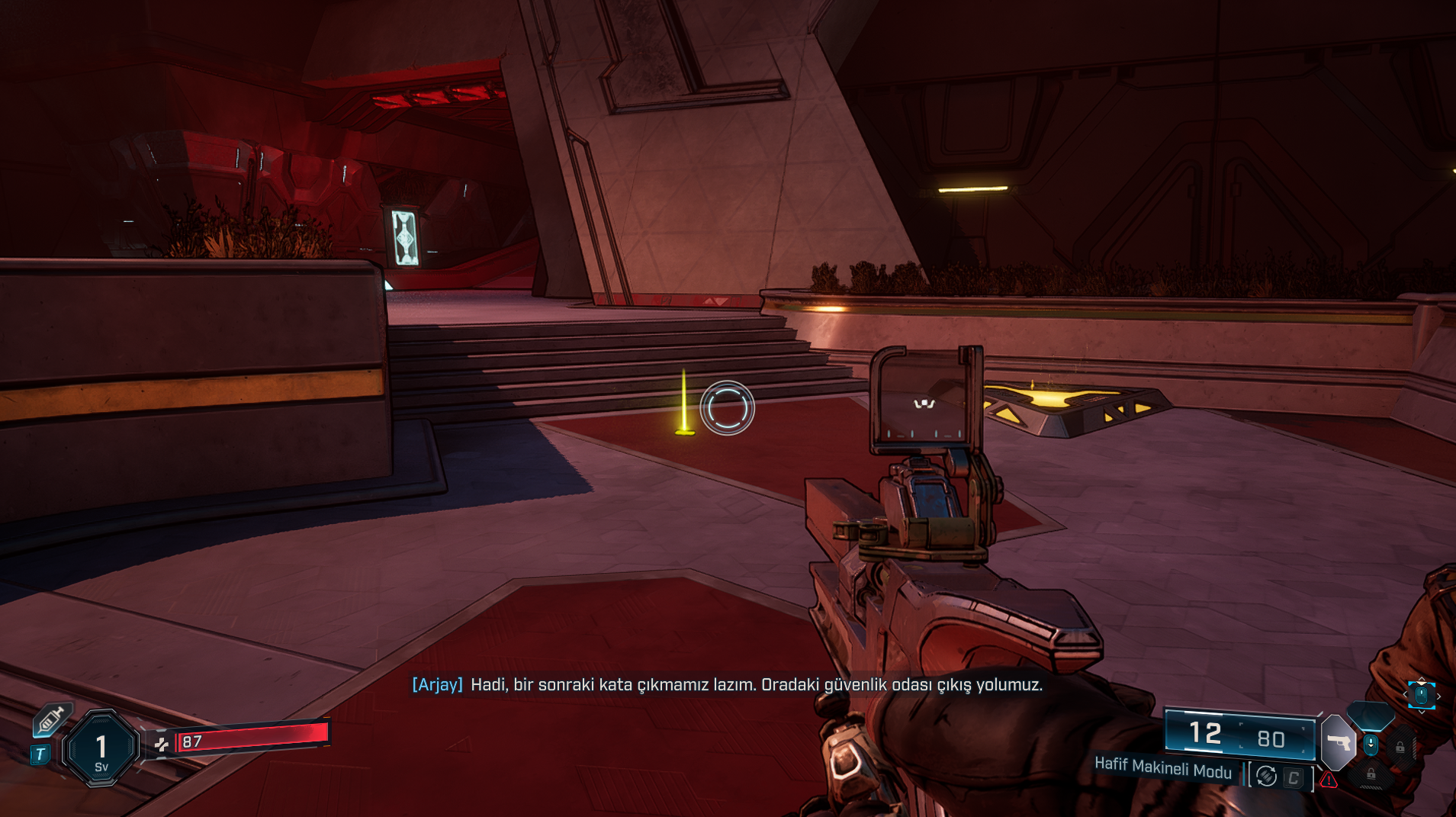Click the level 1 octagon badge
The height and width of the screenshot is (817, 1456).
point(101,748)
